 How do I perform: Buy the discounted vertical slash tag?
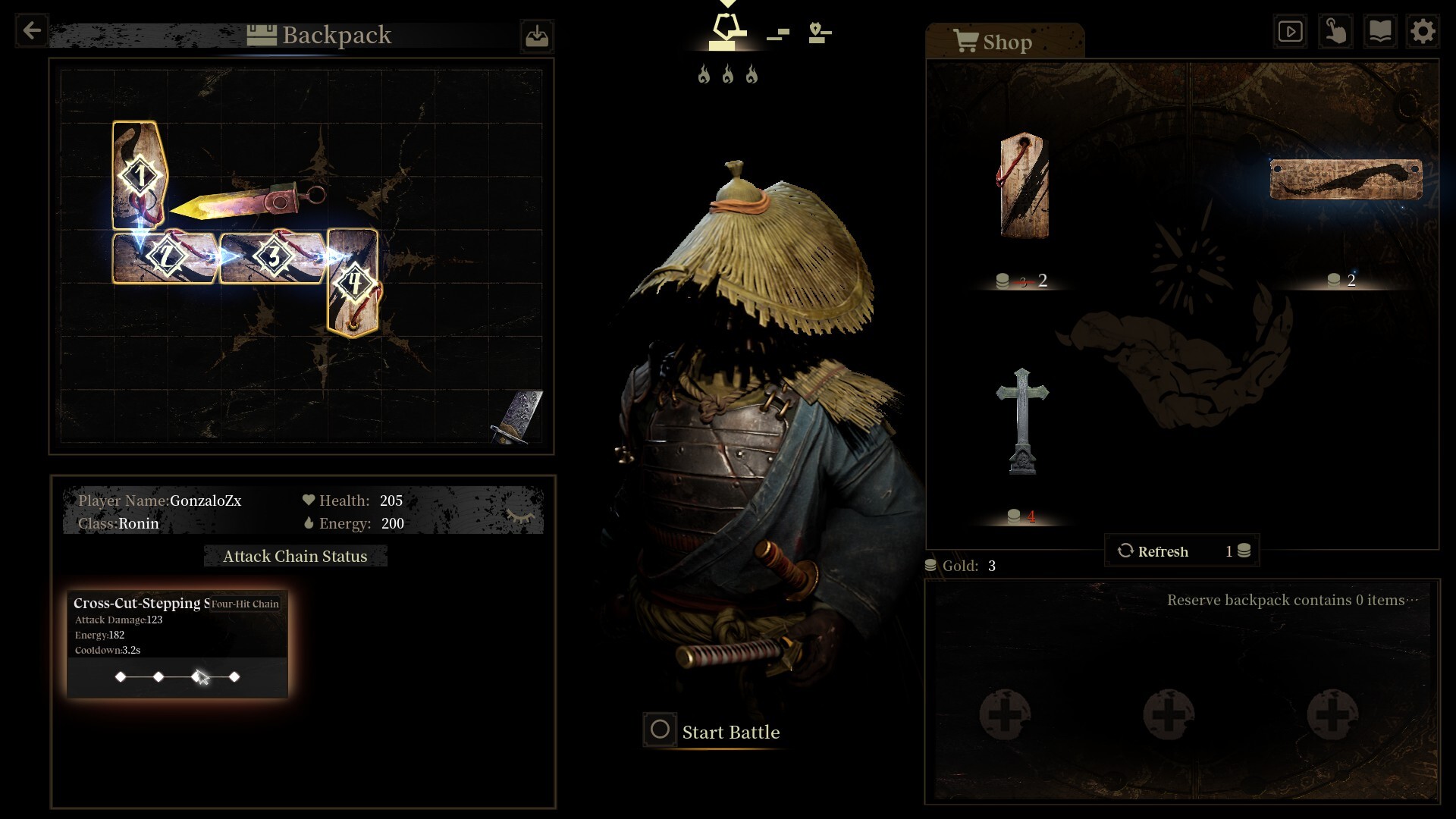(x=1024, y=187)
